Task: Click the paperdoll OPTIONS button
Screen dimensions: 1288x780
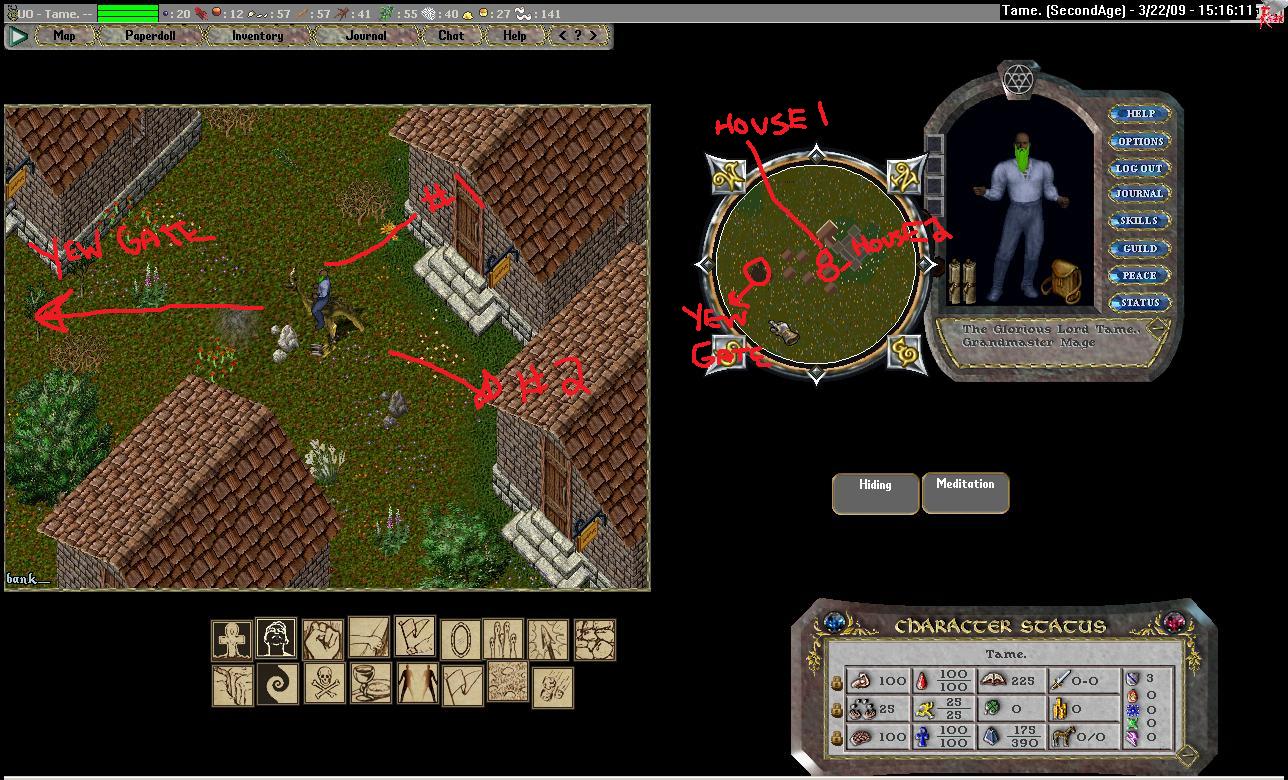Action: pyautogui.click(x=1140, y=141)
